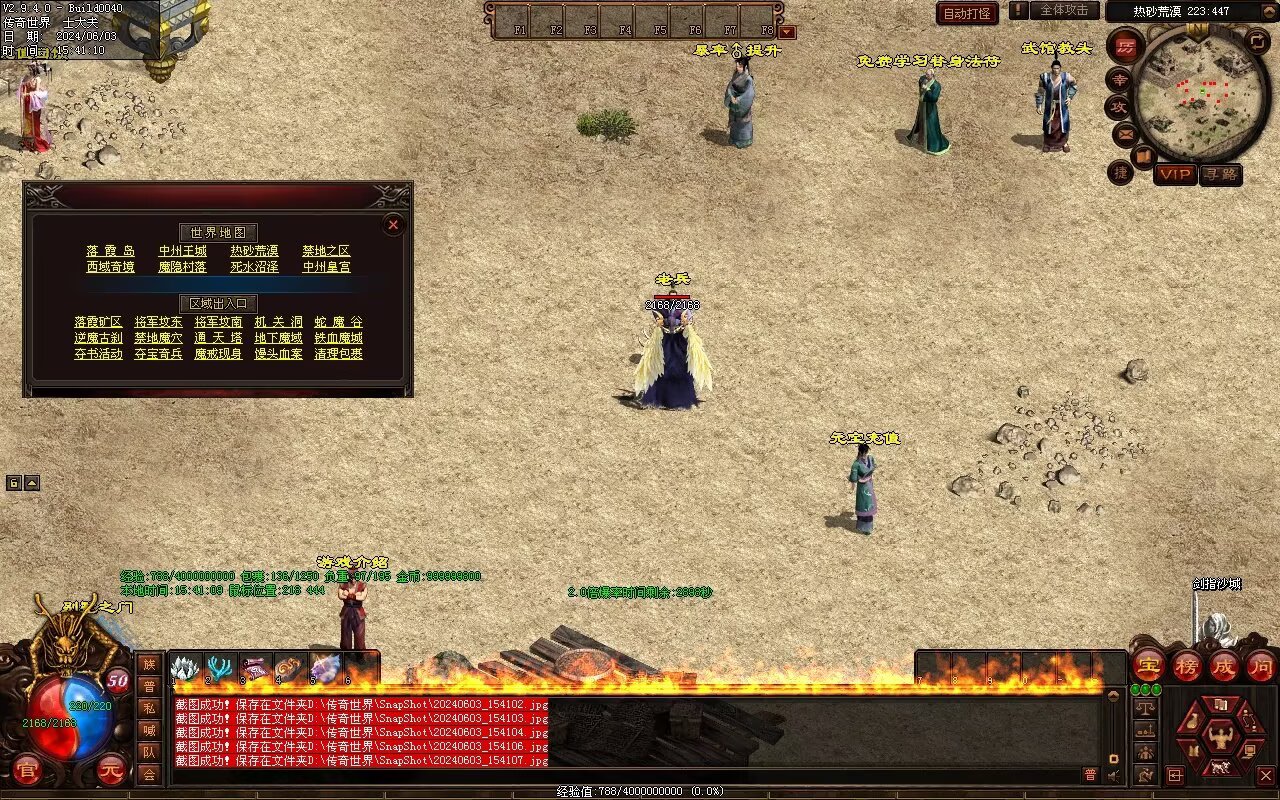This screenshot has width=1280, height=800.
Task: Close the world map teleport panel
Action: 393,225
